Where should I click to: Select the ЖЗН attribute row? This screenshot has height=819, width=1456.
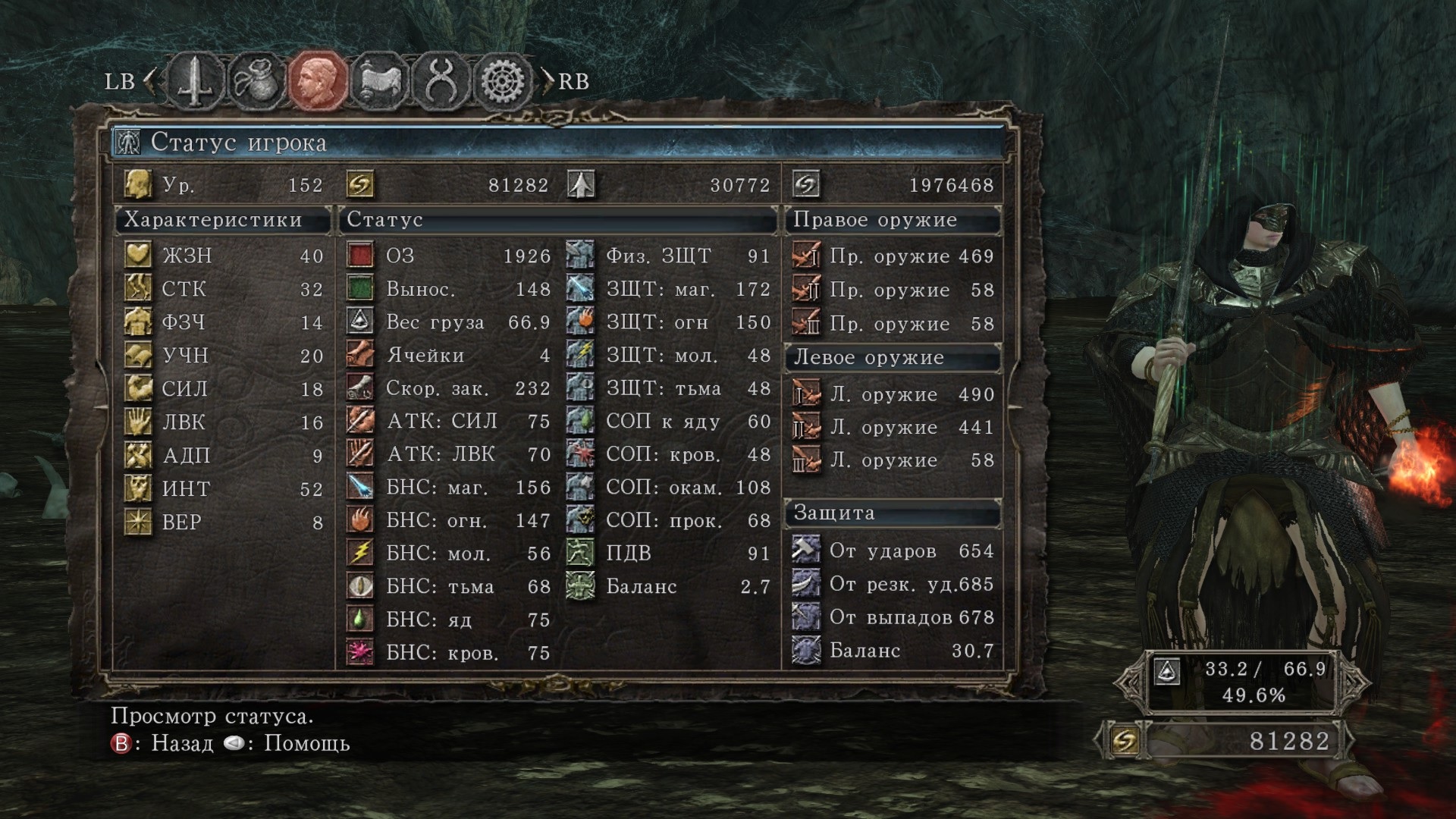point(224,256)
